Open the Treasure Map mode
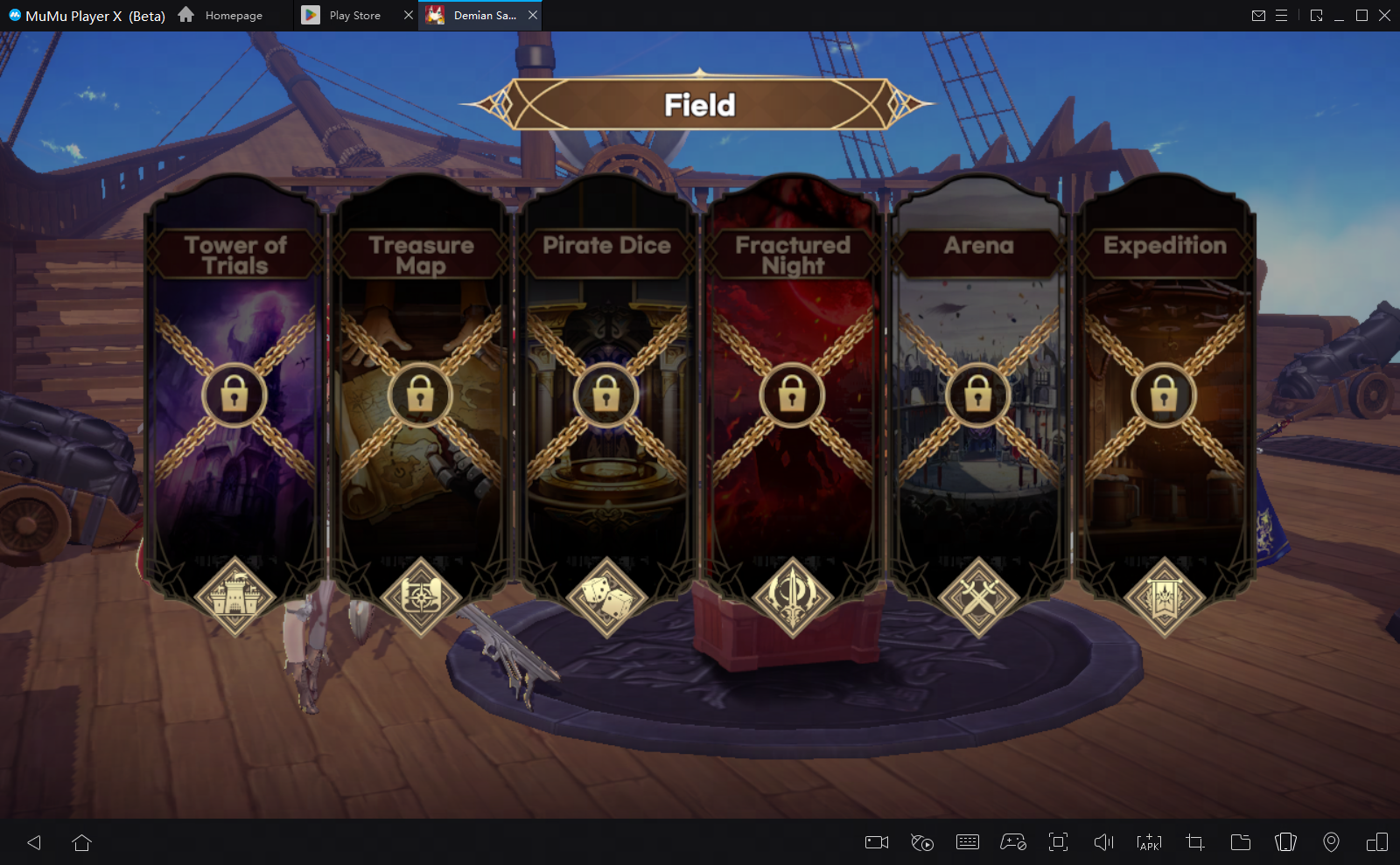This screenshot has width=1400, height=865. (x=420, y=395)
